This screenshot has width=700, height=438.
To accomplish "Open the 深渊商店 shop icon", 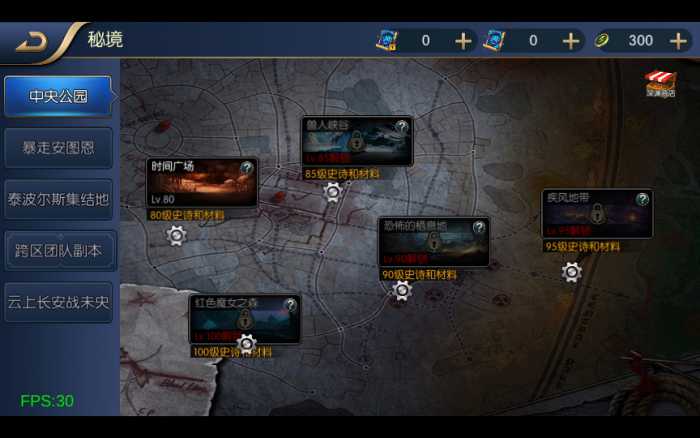I will click(x=660, y=83).
